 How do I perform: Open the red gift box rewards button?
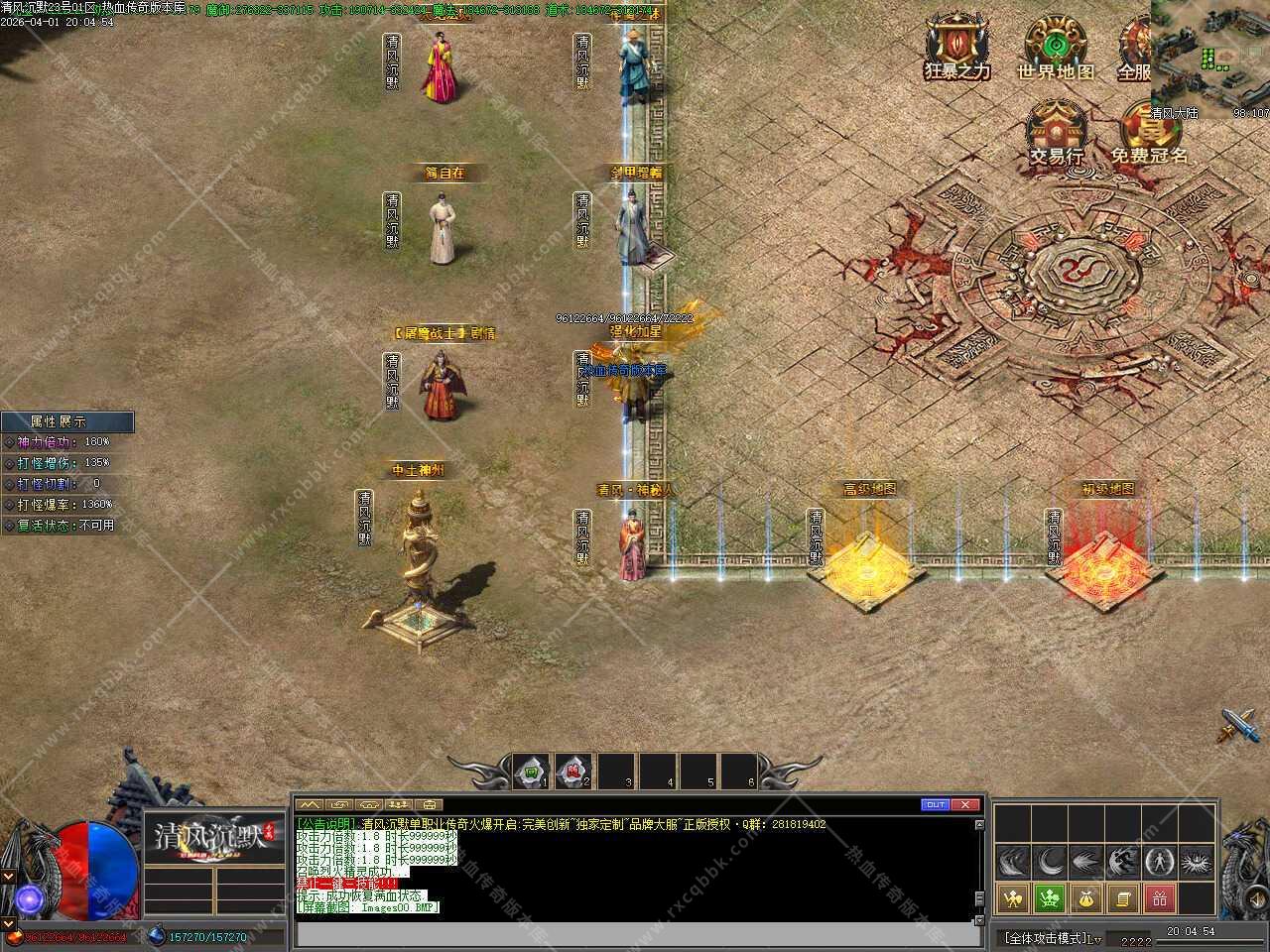[1159, 898]
